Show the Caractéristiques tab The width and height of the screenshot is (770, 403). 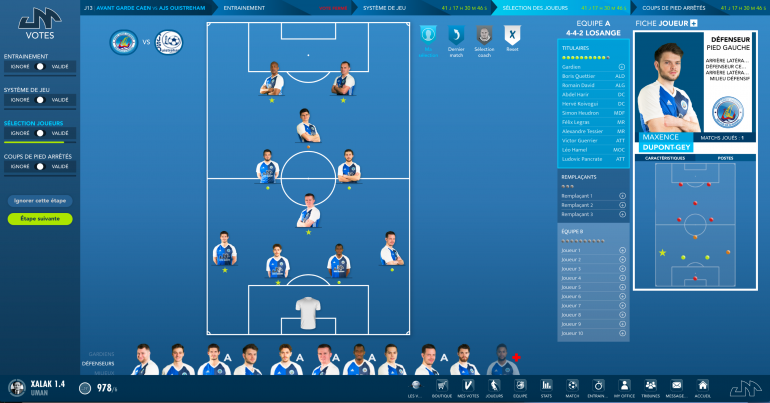click(x=665, y=158)
